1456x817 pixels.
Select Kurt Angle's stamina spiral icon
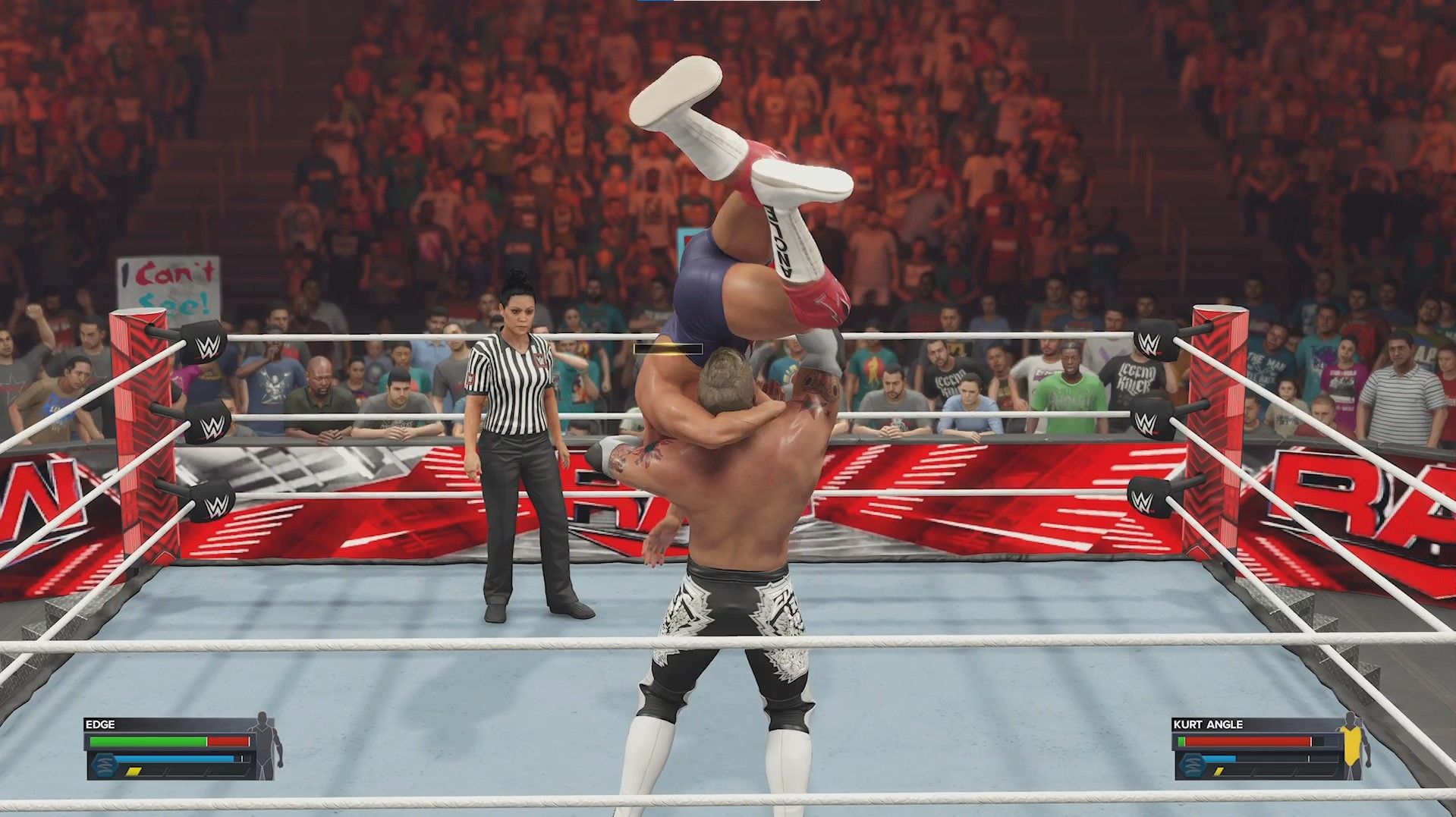[x=1192, y=765]
